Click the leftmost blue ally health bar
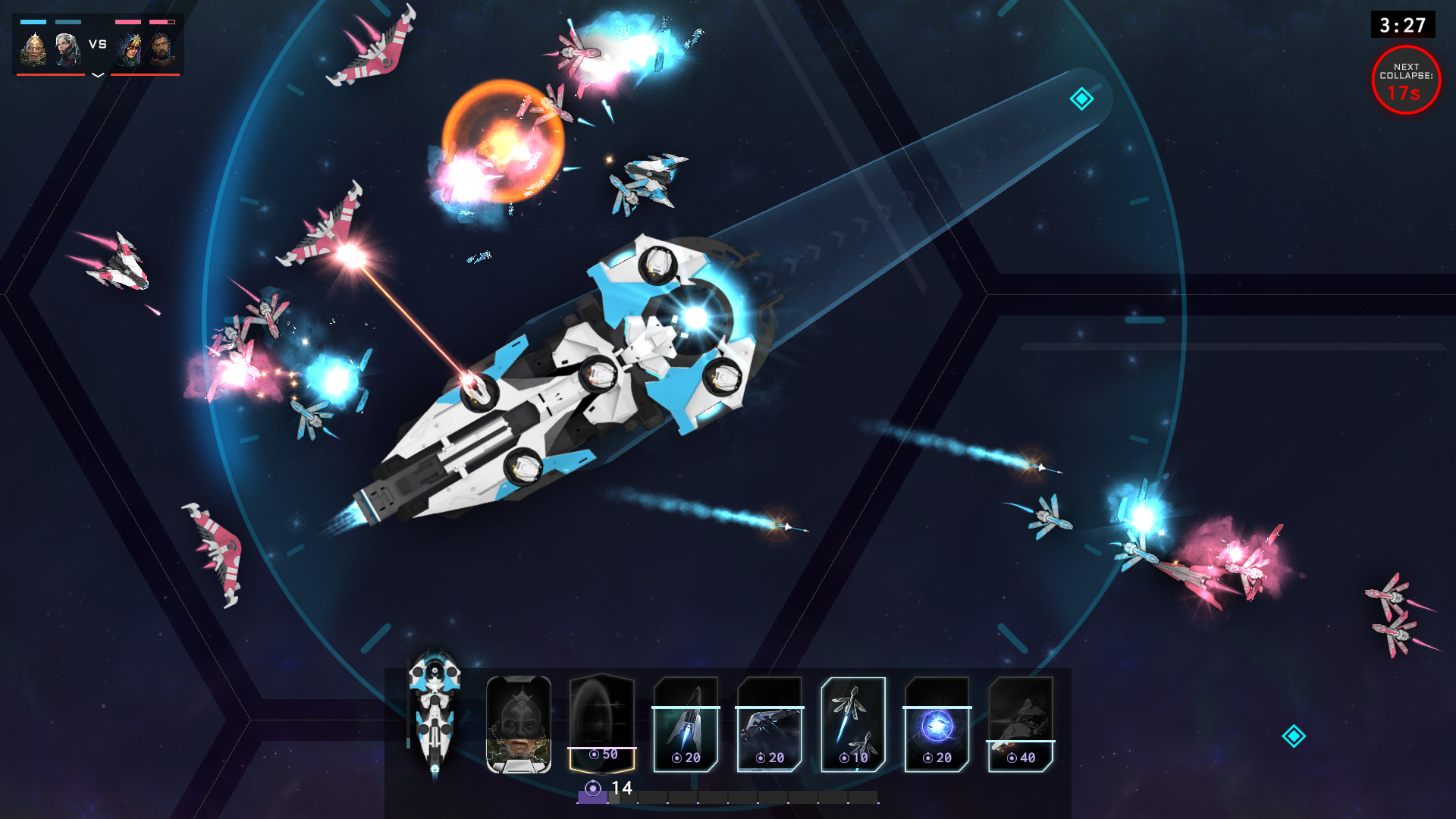The image size is (1456, 819). (x=33, y=21)
